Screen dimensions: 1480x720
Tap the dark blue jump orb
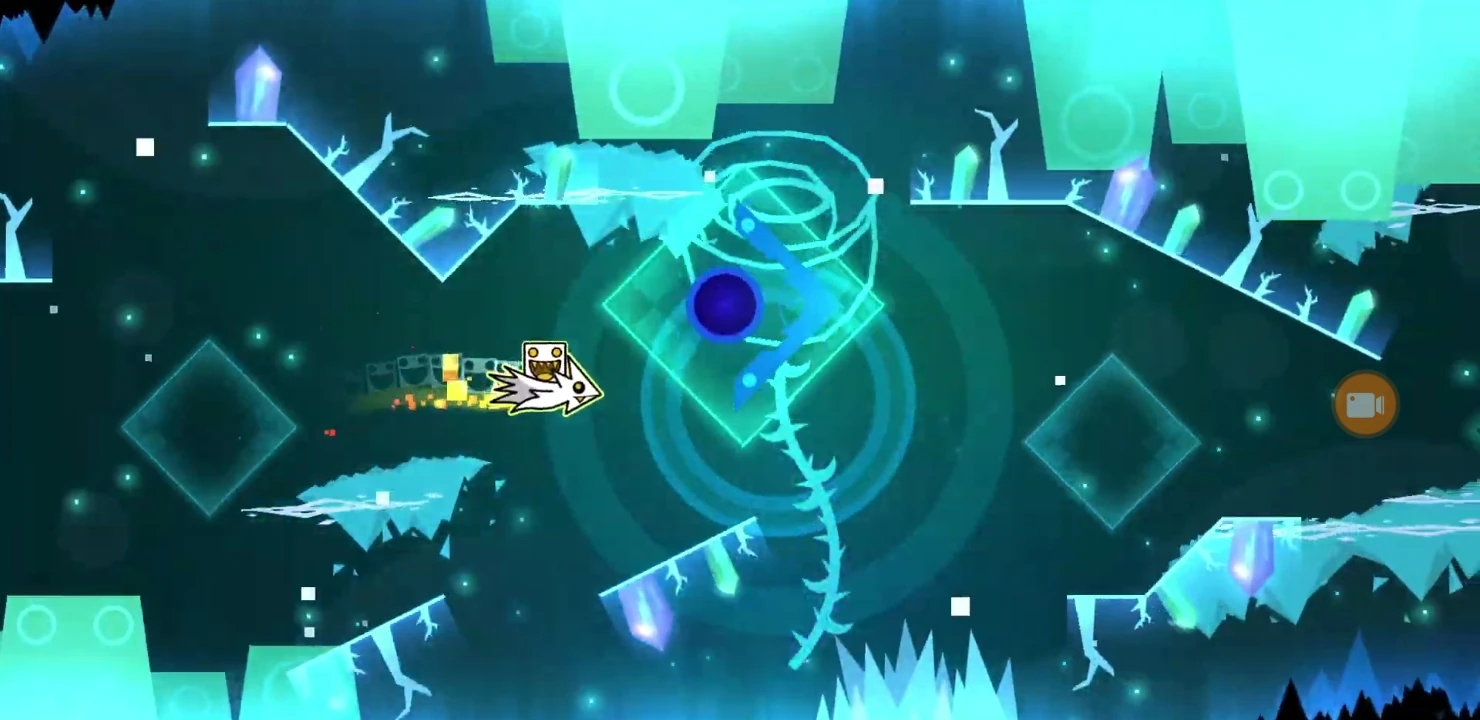click(725, 305)
